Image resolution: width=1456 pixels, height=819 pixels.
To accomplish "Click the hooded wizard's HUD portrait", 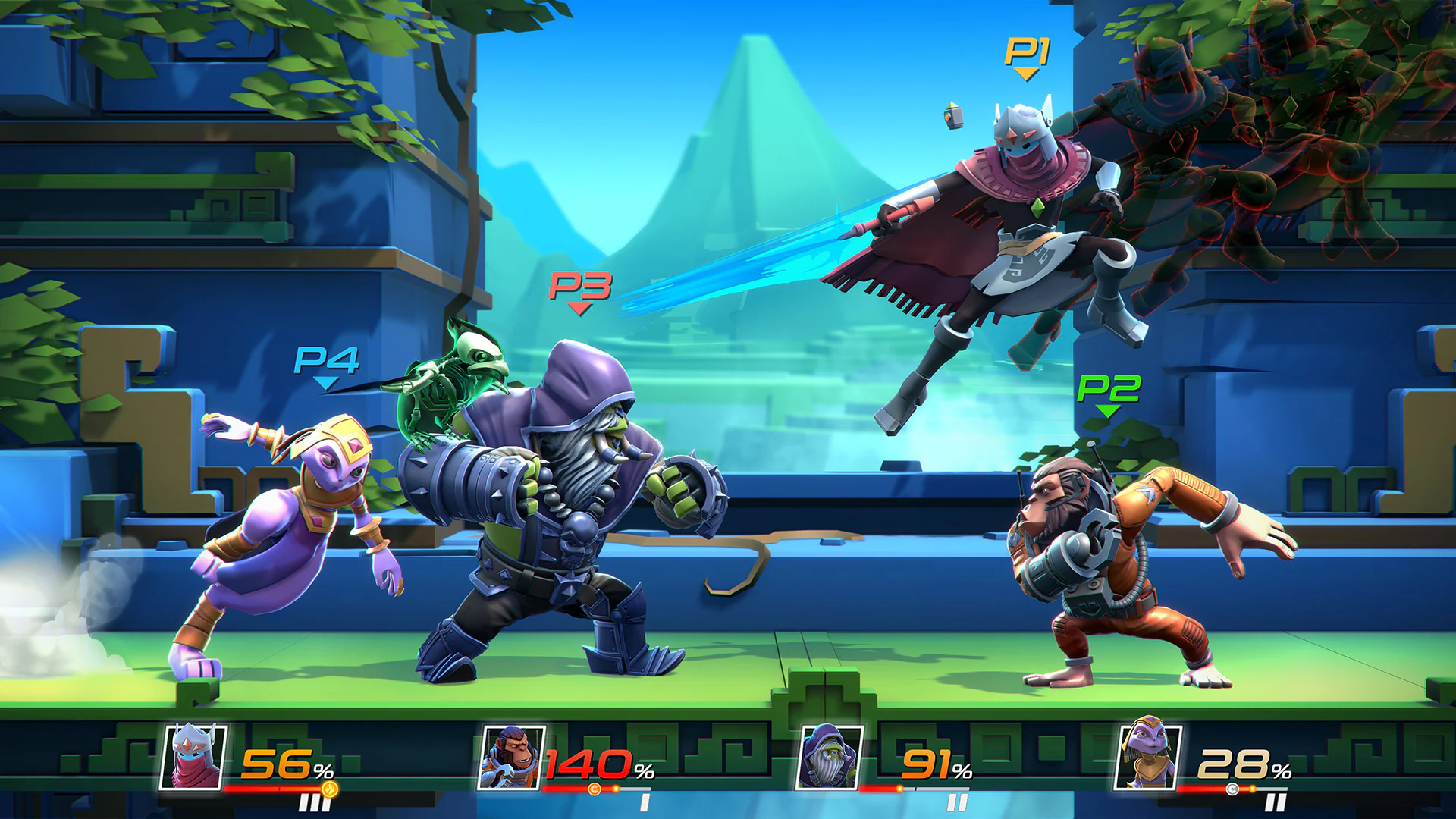I will [x=830, y=758].
